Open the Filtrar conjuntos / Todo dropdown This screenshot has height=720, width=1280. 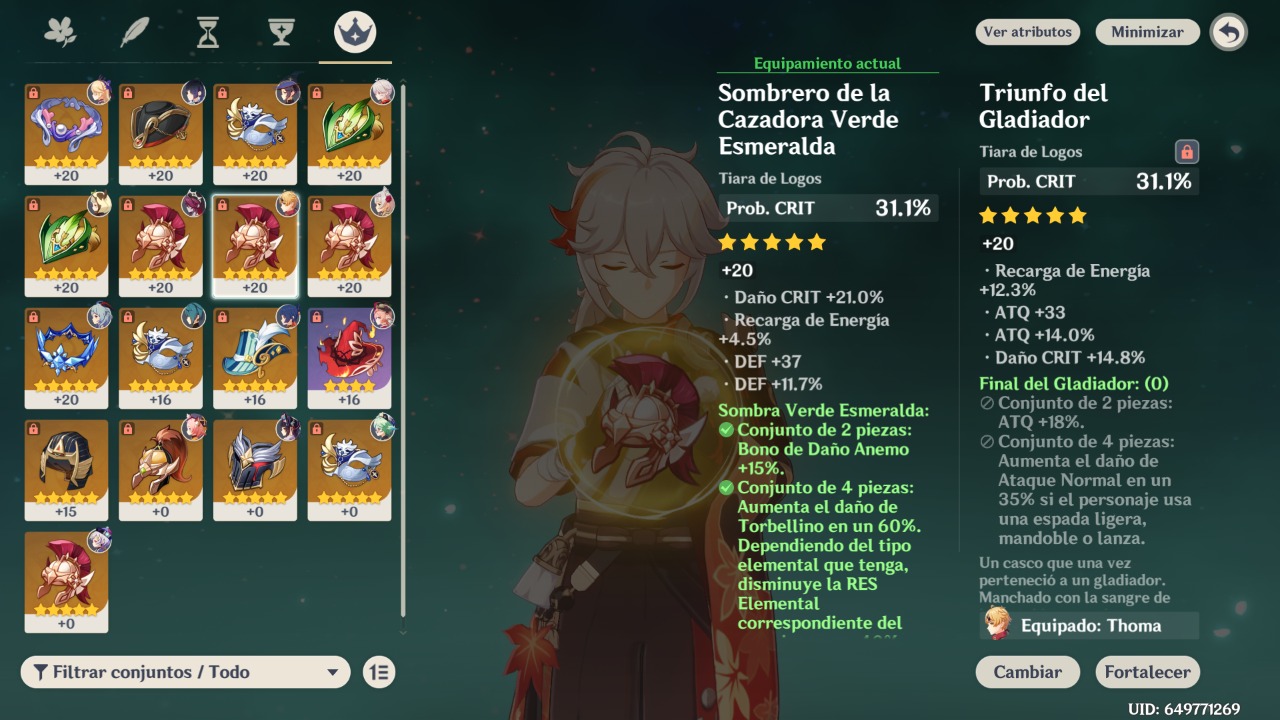(183, 672)
